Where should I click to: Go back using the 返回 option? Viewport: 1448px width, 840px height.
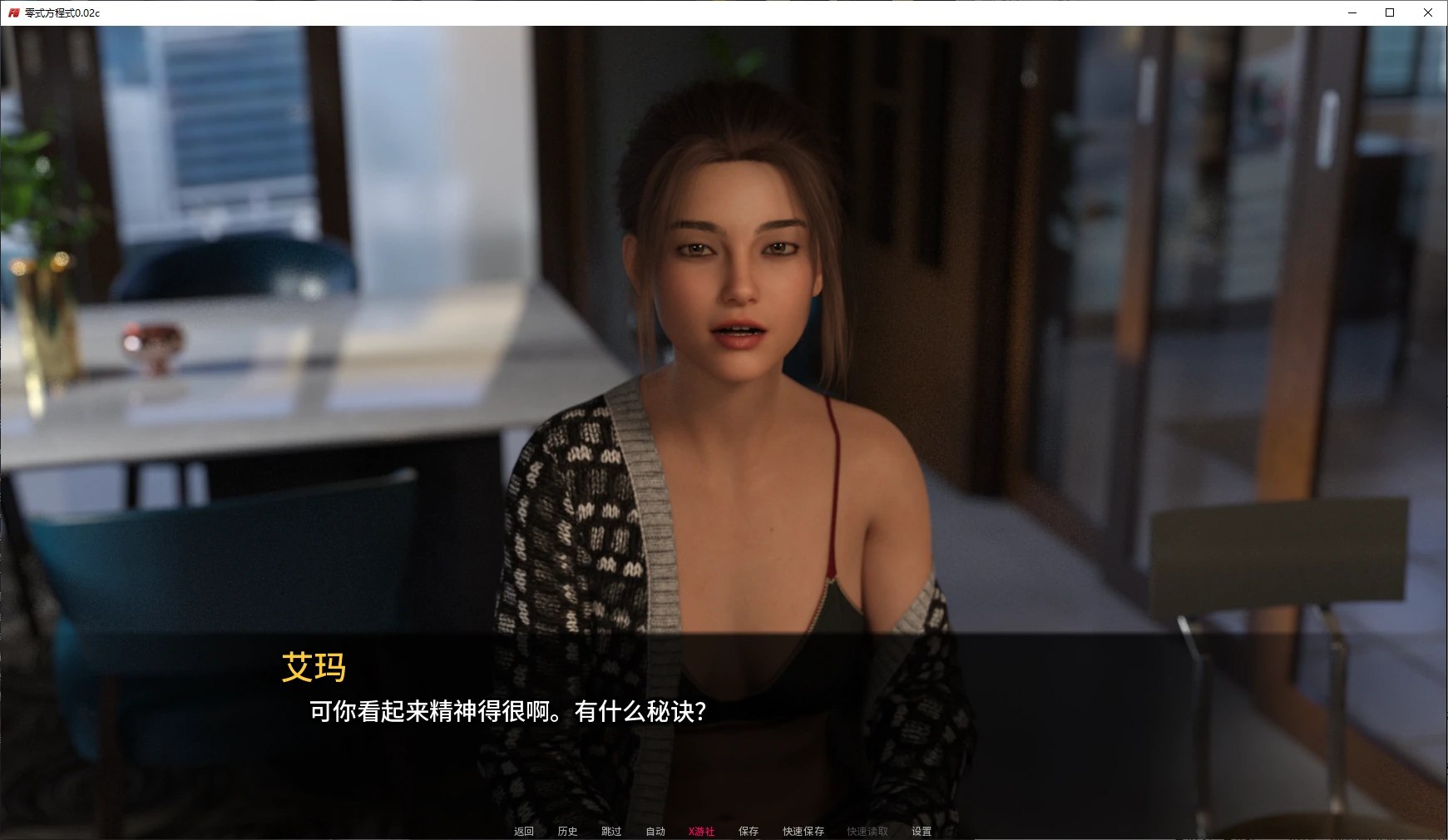[x=522, y=830]
